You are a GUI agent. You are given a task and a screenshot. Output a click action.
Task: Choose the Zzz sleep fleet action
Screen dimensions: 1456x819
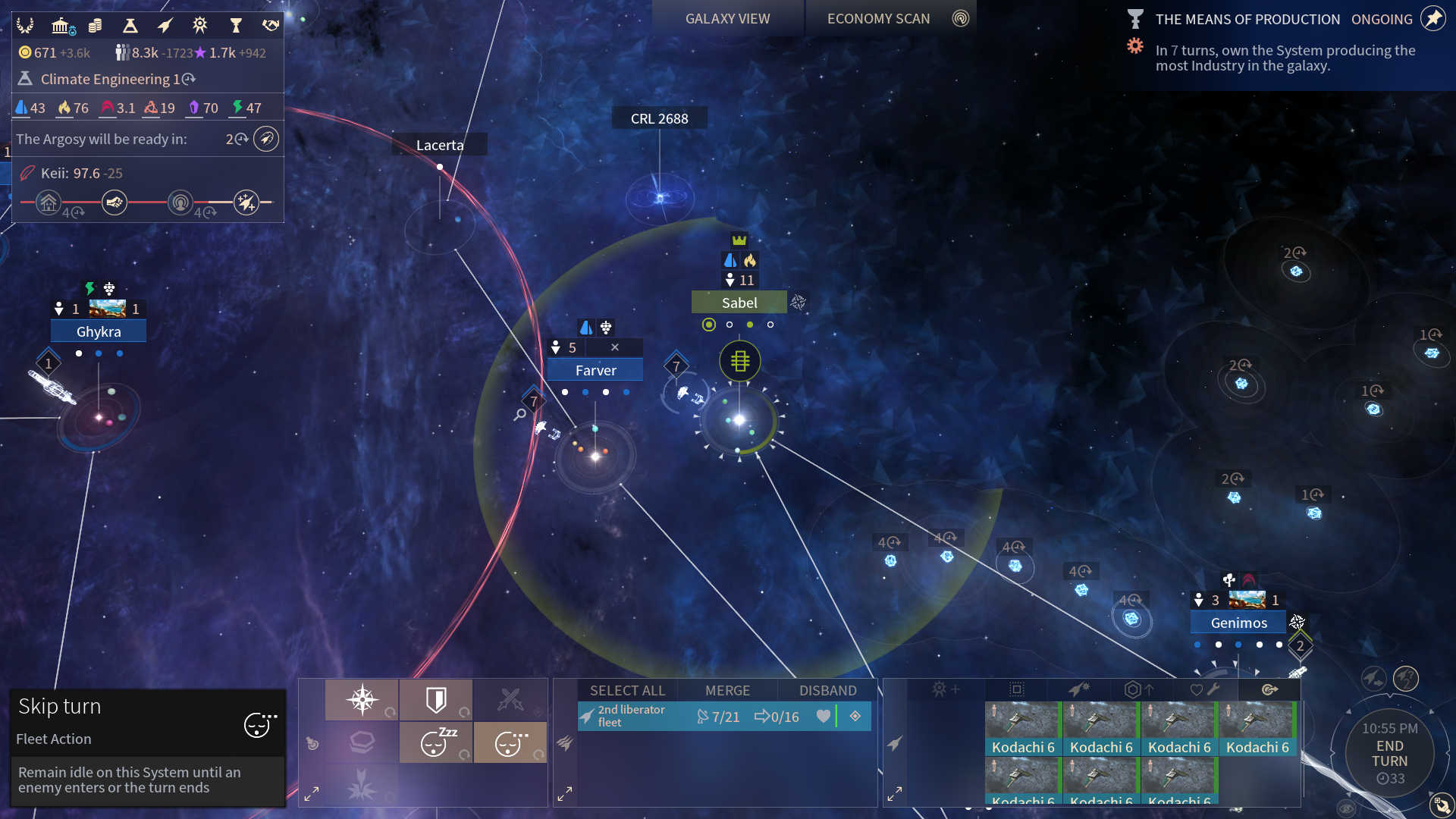click(x=436, y=742)
